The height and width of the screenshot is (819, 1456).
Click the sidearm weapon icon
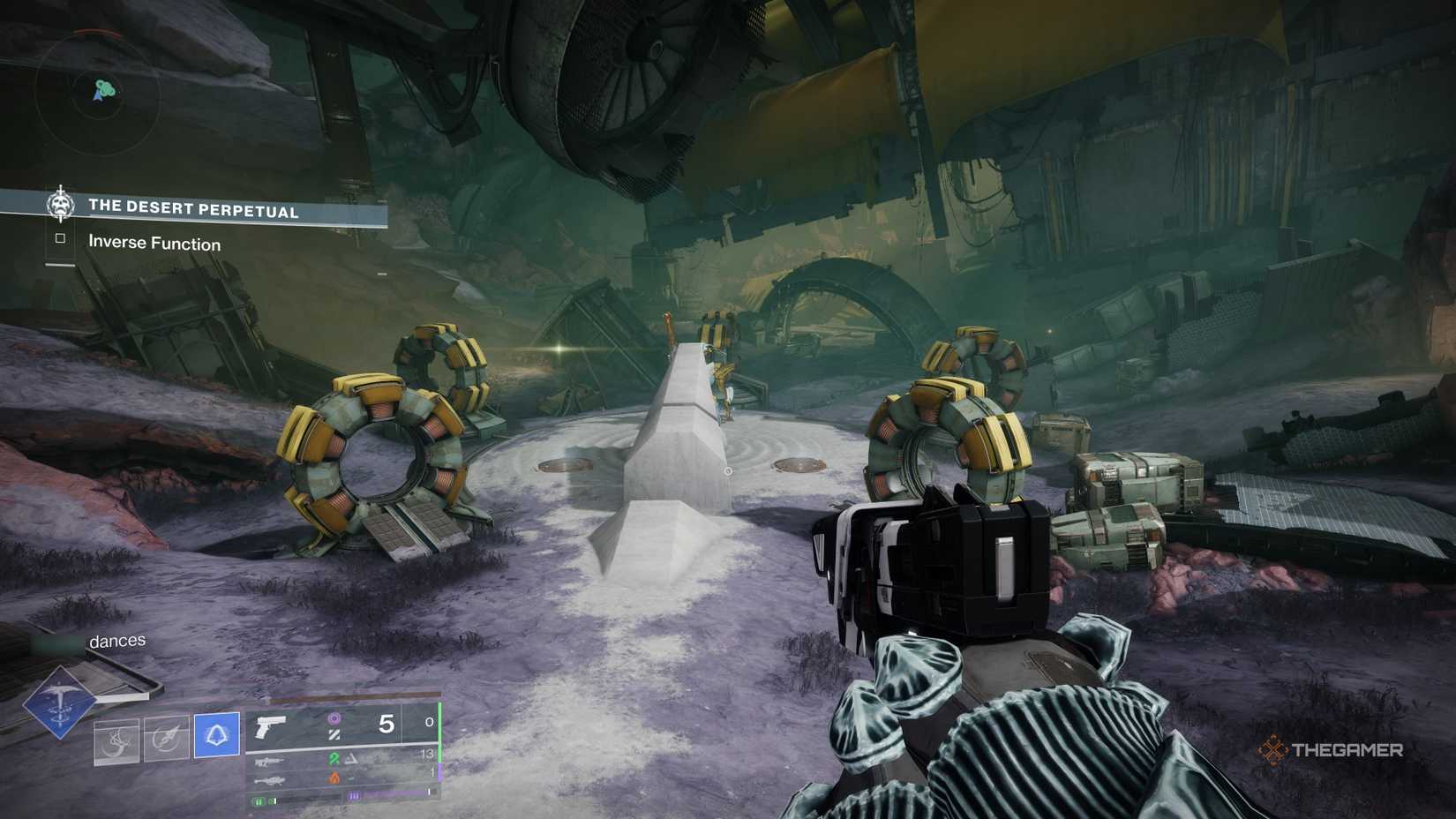(269, 727)
